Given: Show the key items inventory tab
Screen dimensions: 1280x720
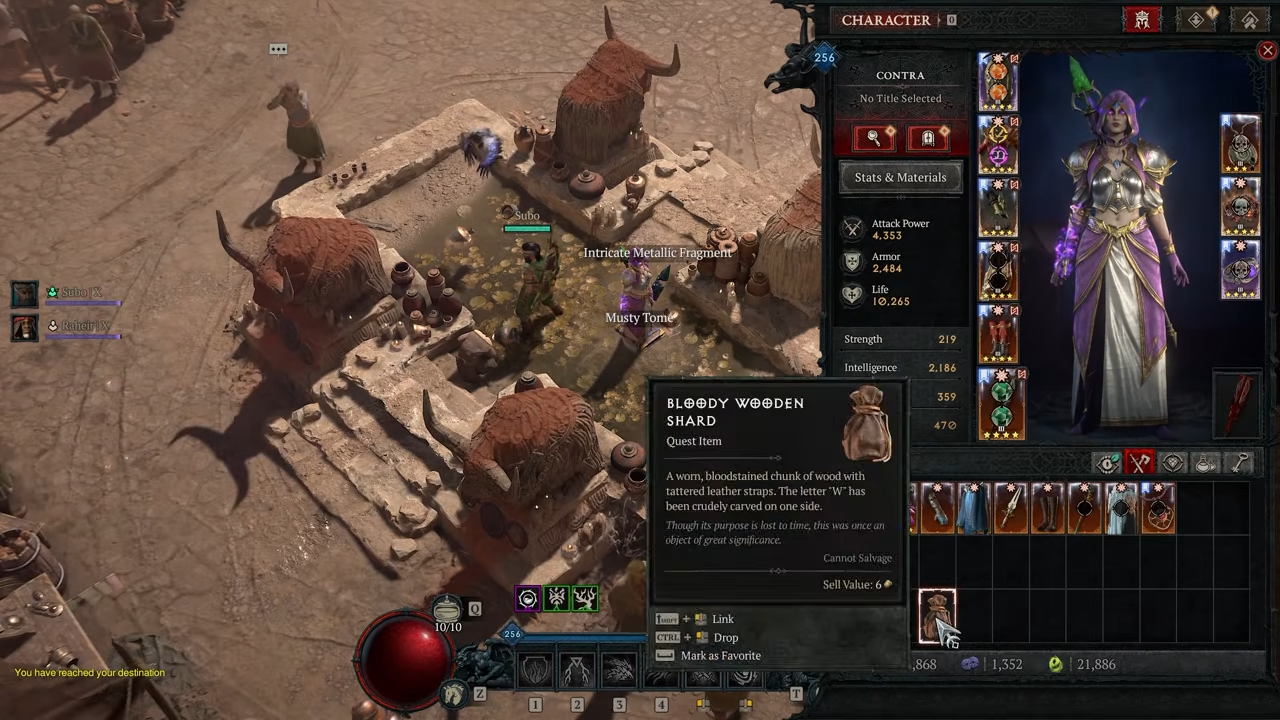Looking at the screenshot, I should pyautogui.click(x=1240, y=462).
